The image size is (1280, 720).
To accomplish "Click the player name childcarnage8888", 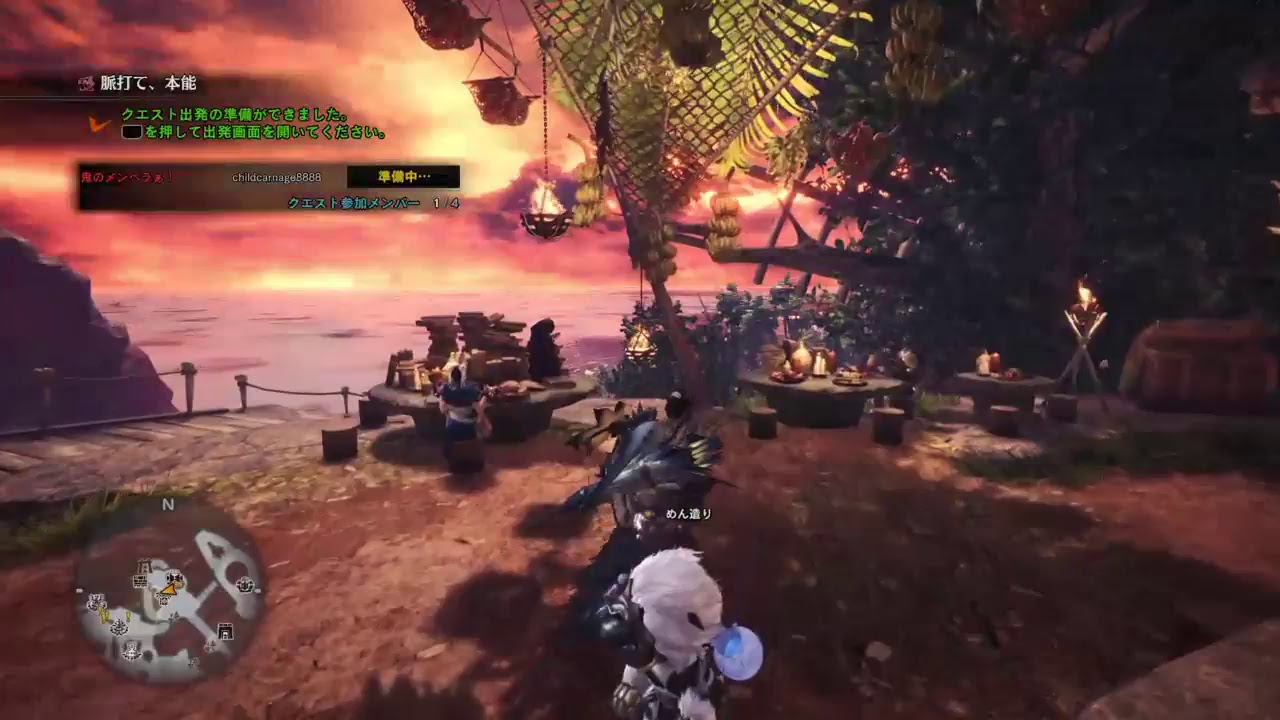I will 276,178.
